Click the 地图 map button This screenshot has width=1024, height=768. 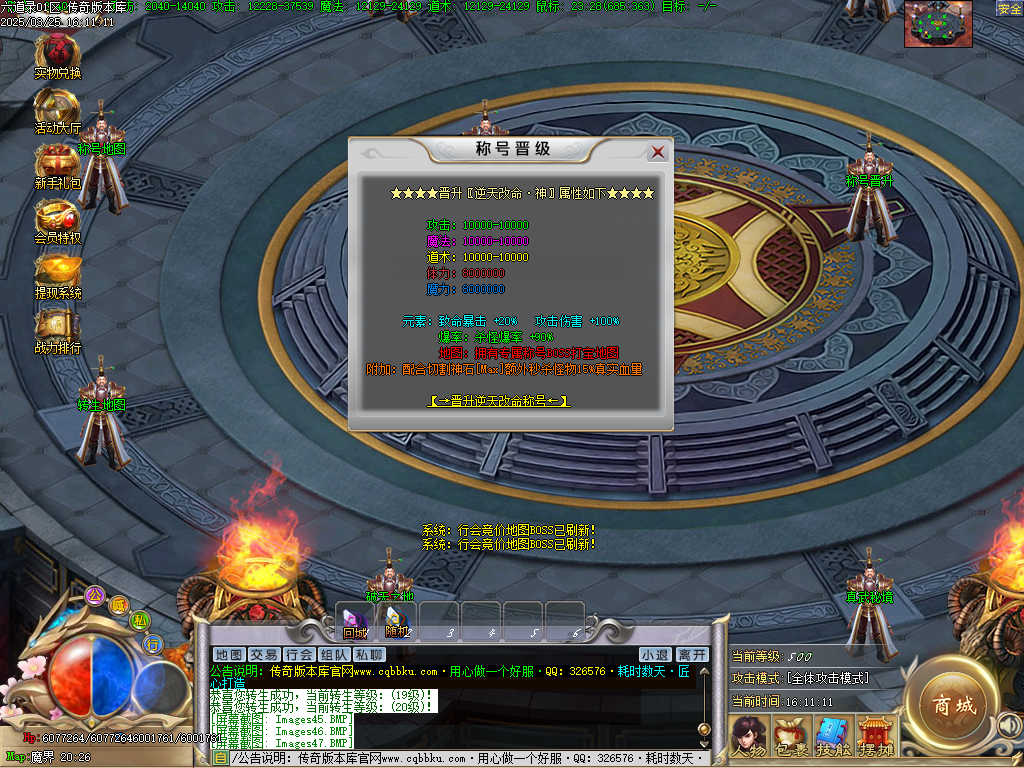[x=229, y=654]
